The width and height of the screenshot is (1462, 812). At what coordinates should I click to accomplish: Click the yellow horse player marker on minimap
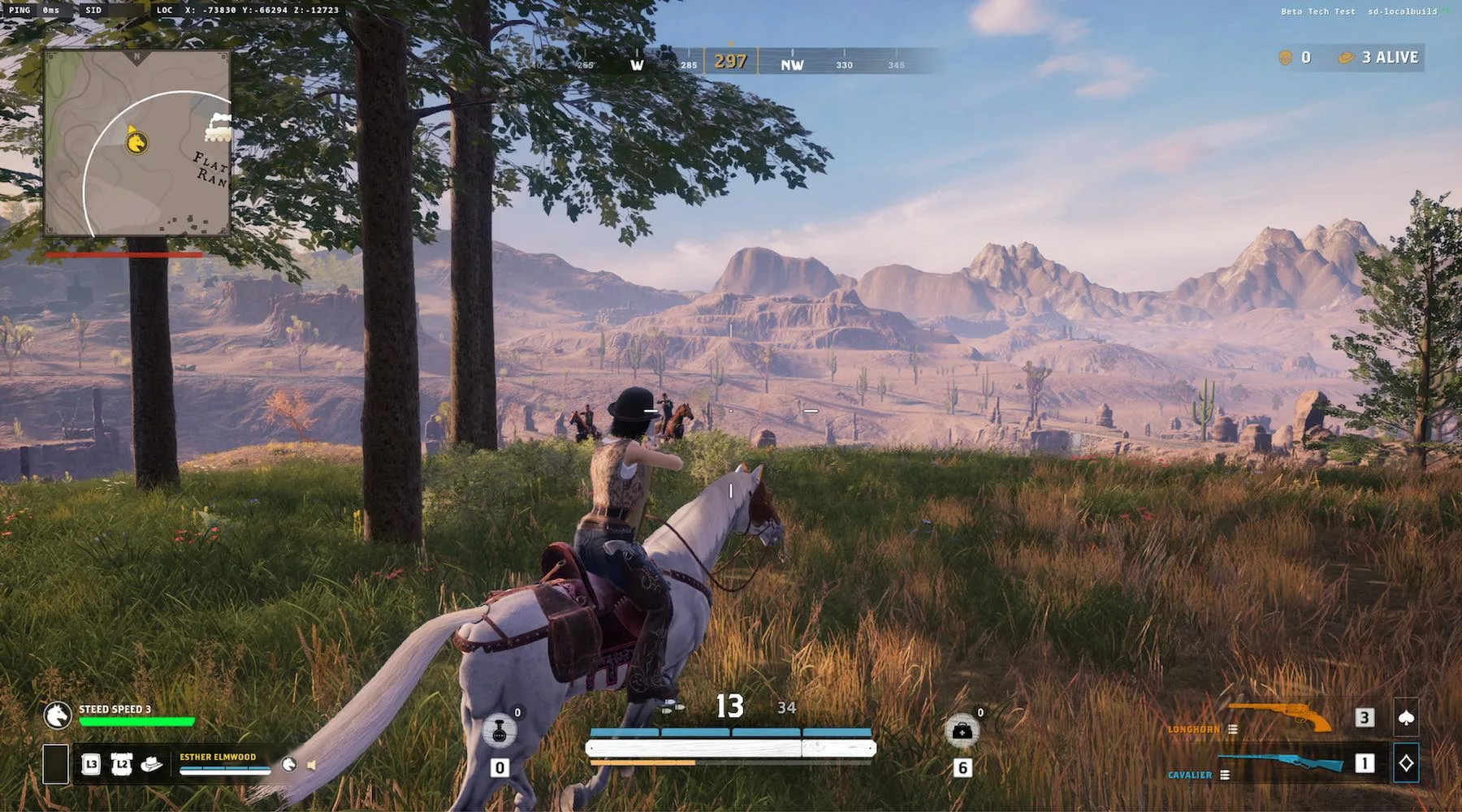136,143
